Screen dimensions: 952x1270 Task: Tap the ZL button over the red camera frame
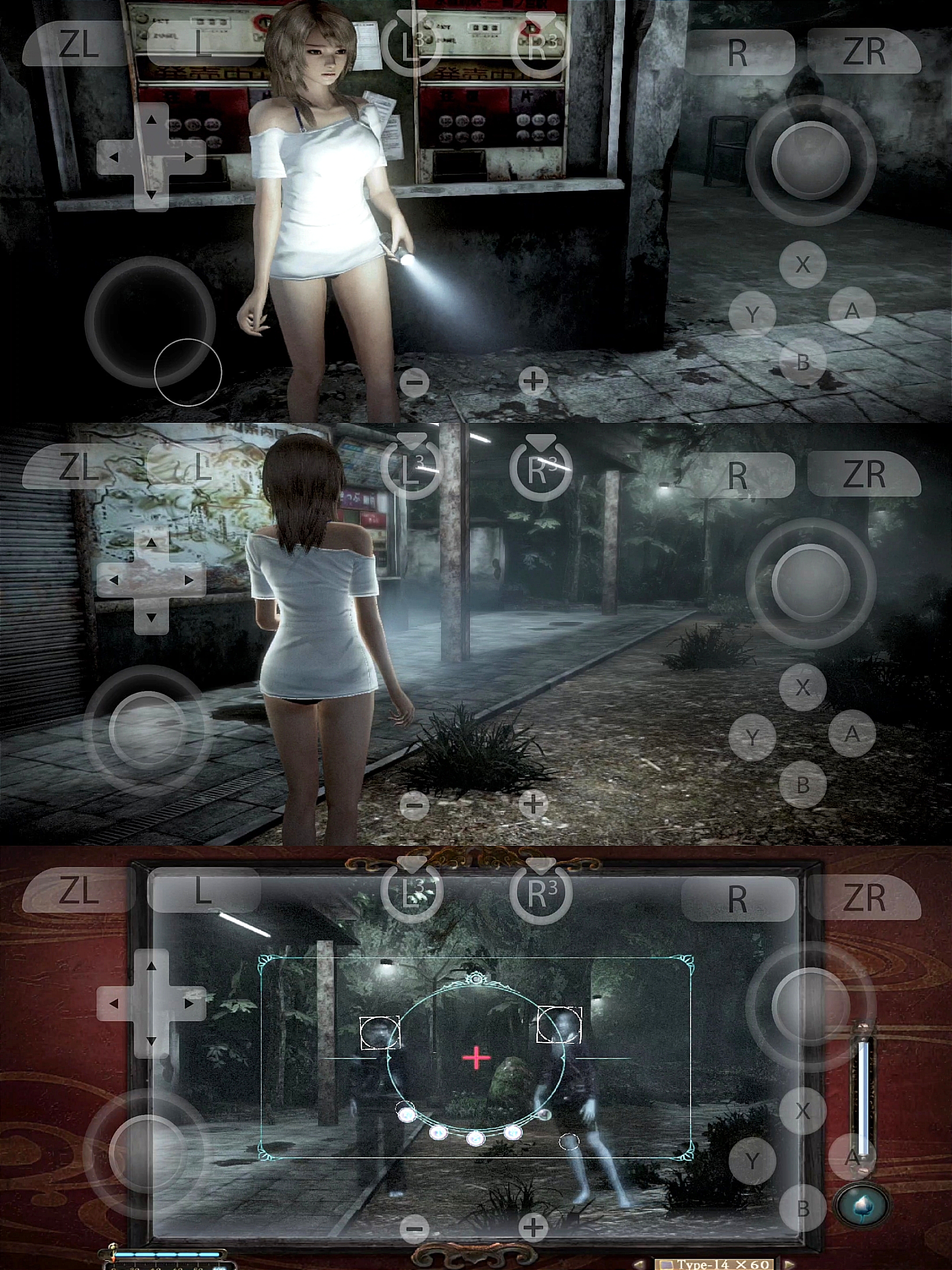tap(78, 890)
